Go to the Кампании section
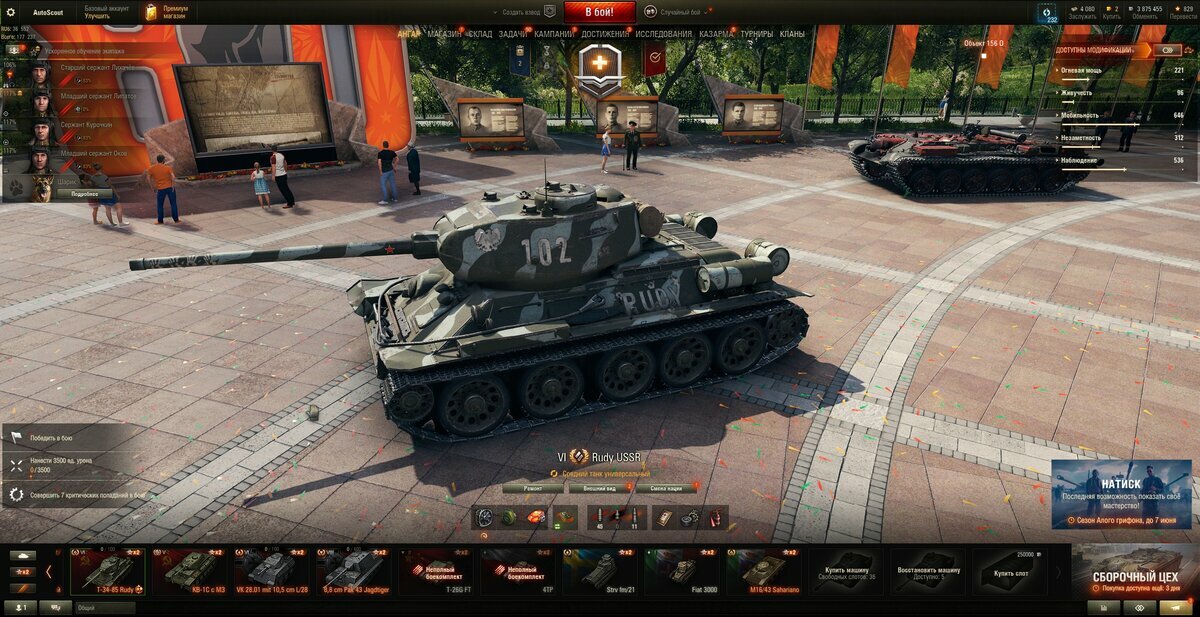This screenshot has height=617, width=1200. point(553,34)
